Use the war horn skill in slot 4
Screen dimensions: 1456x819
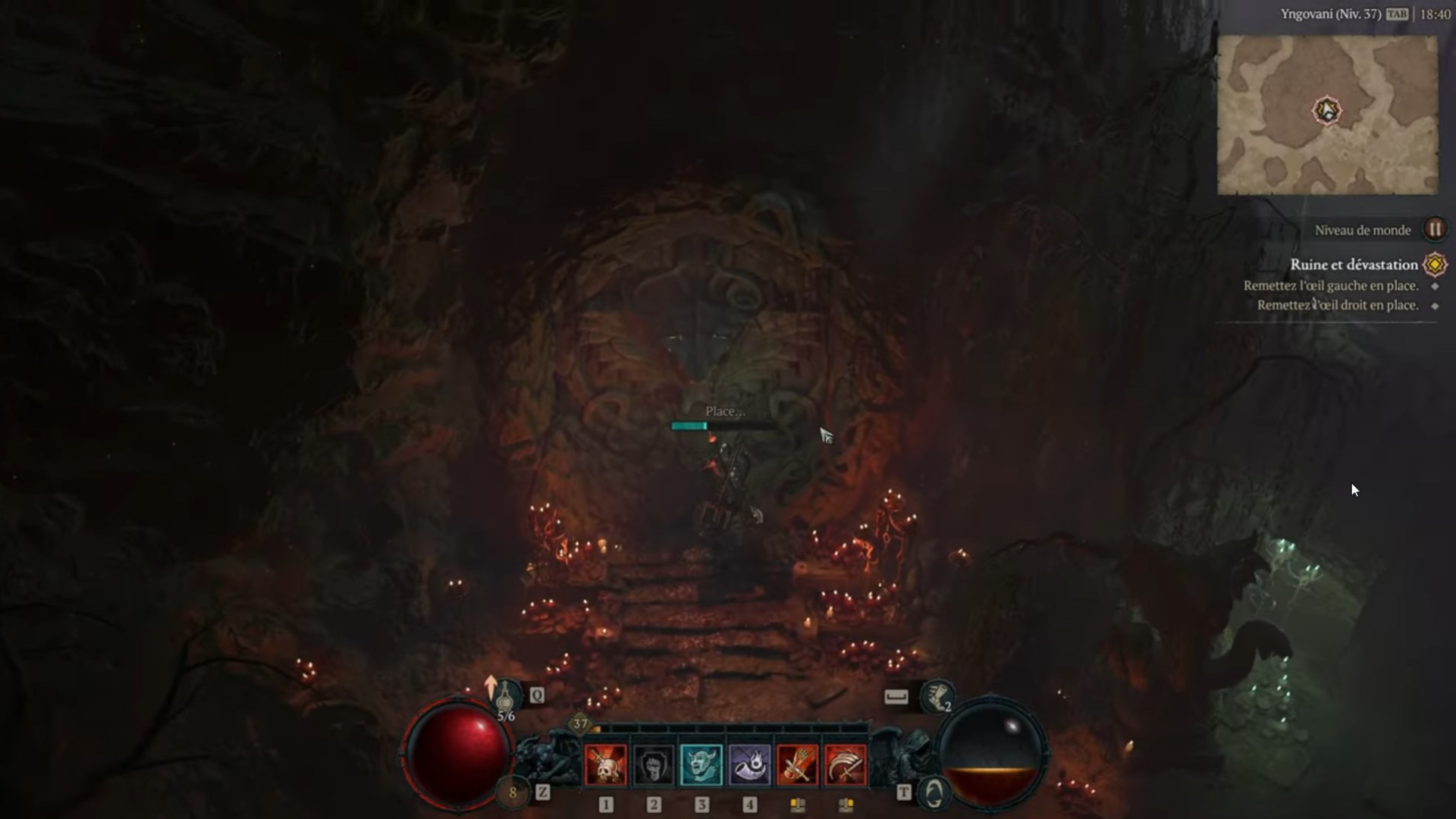click(750, 764)
